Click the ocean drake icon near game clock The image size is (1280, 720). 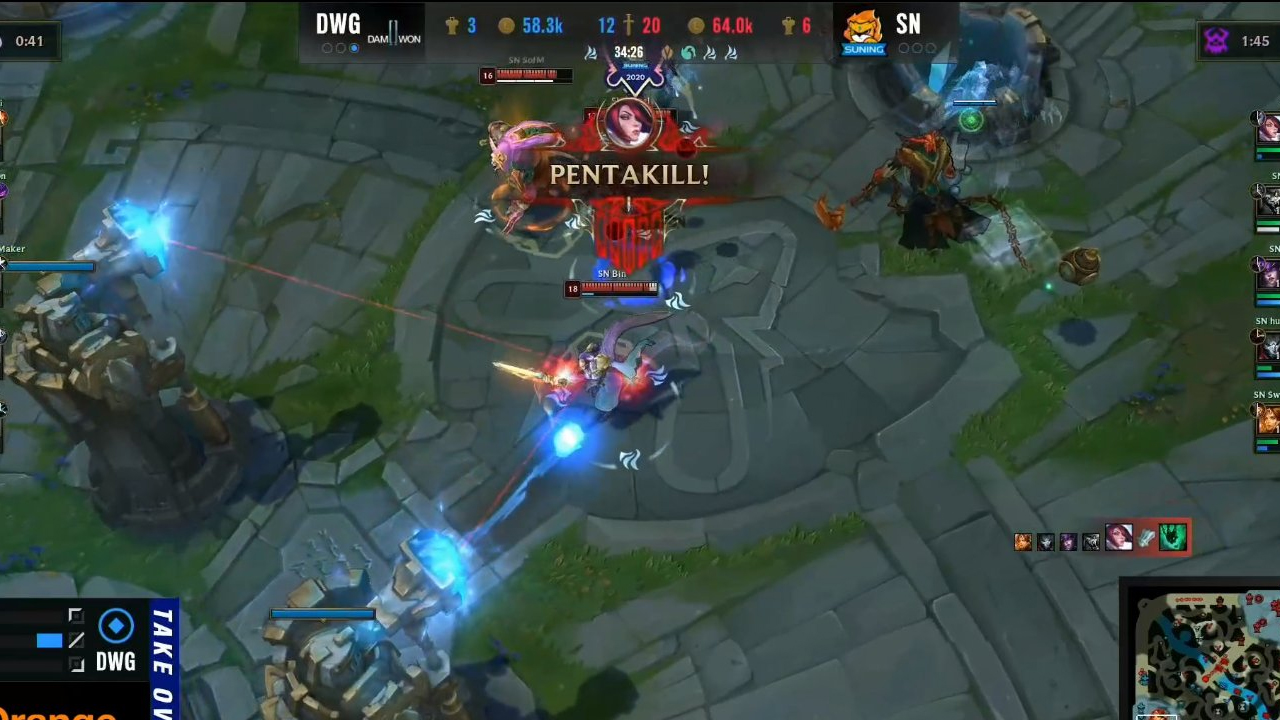689,52
